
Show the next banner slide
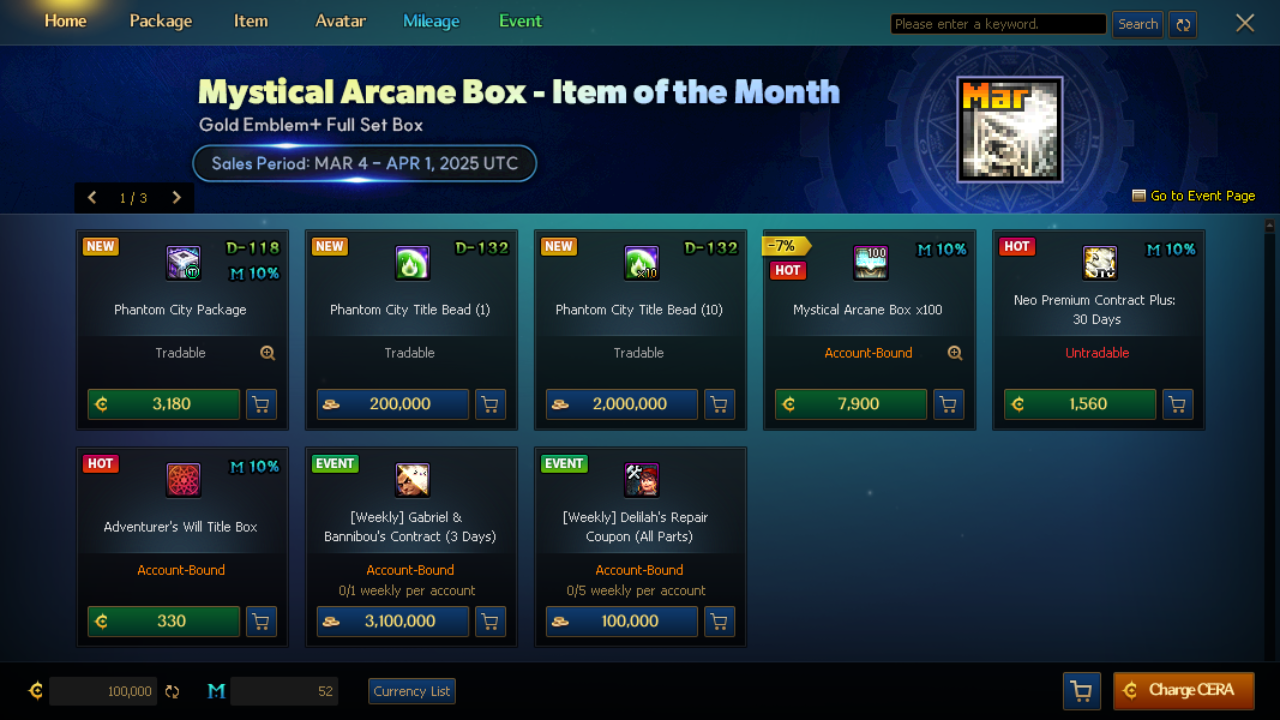(176, 197)
